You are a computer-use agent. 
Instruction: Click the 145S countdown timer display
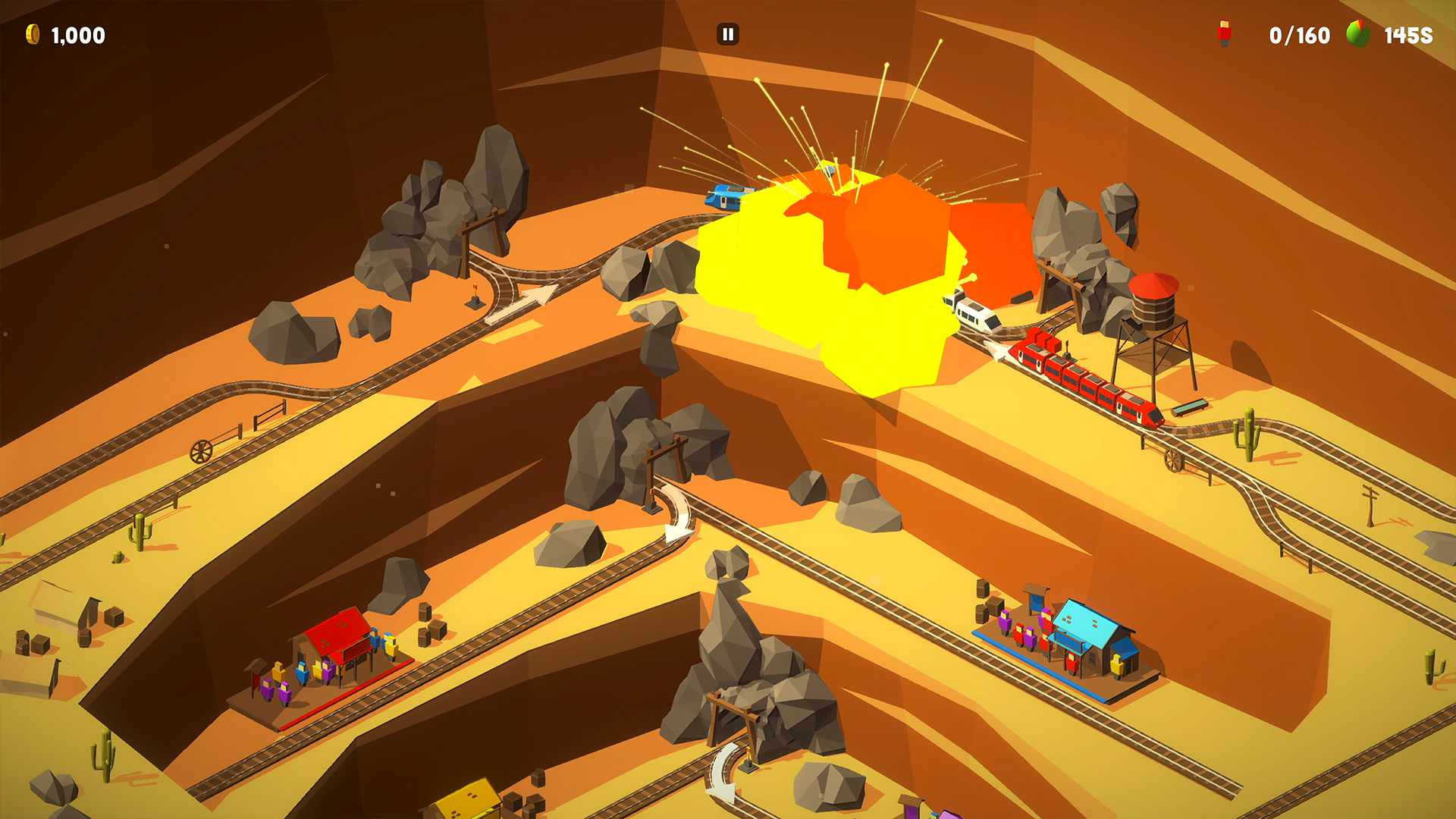[x=1408, y=34]
